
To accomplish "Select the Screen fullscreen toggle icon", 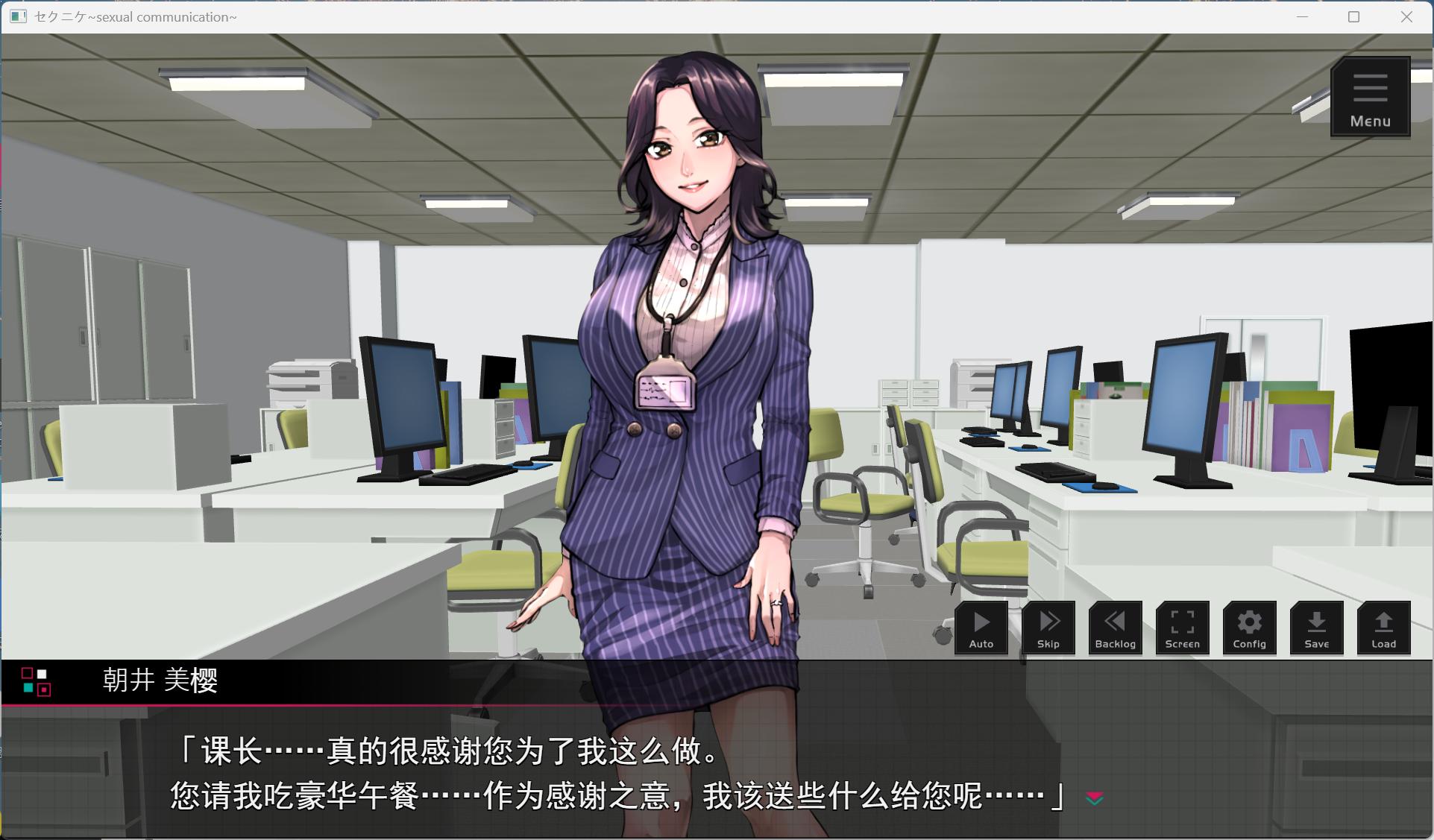I will 1182,628.
